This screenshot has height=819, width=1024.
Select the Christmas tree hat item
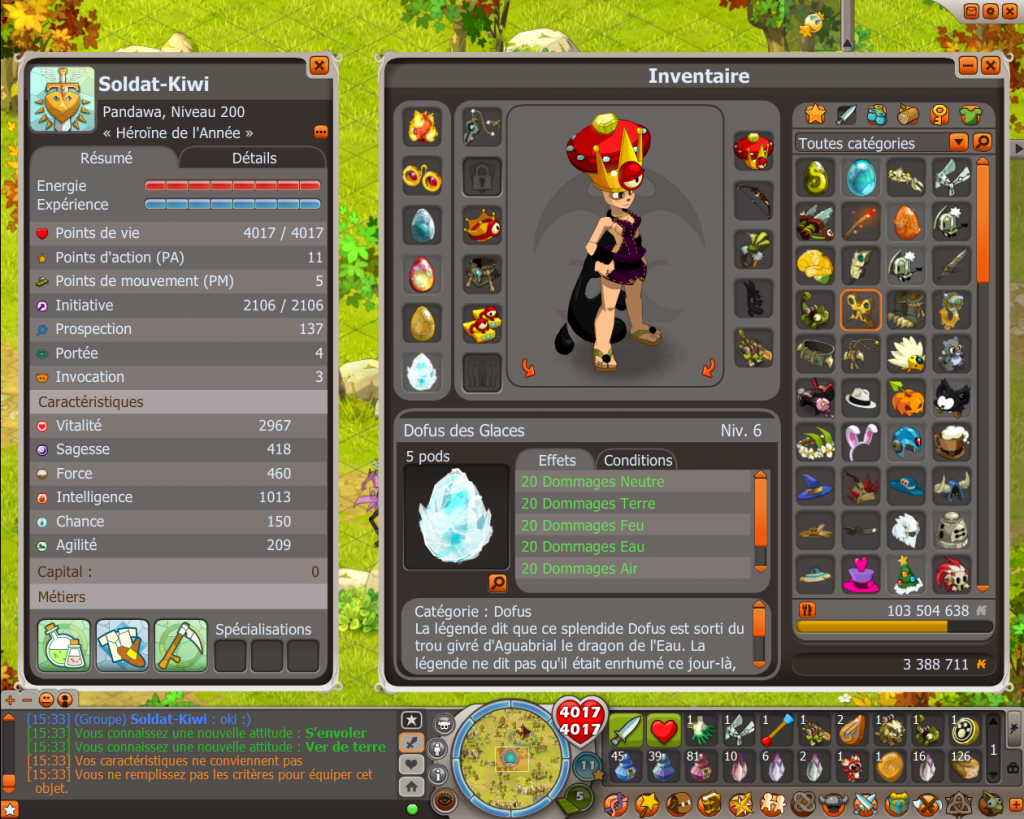click(x=905, y=574)
